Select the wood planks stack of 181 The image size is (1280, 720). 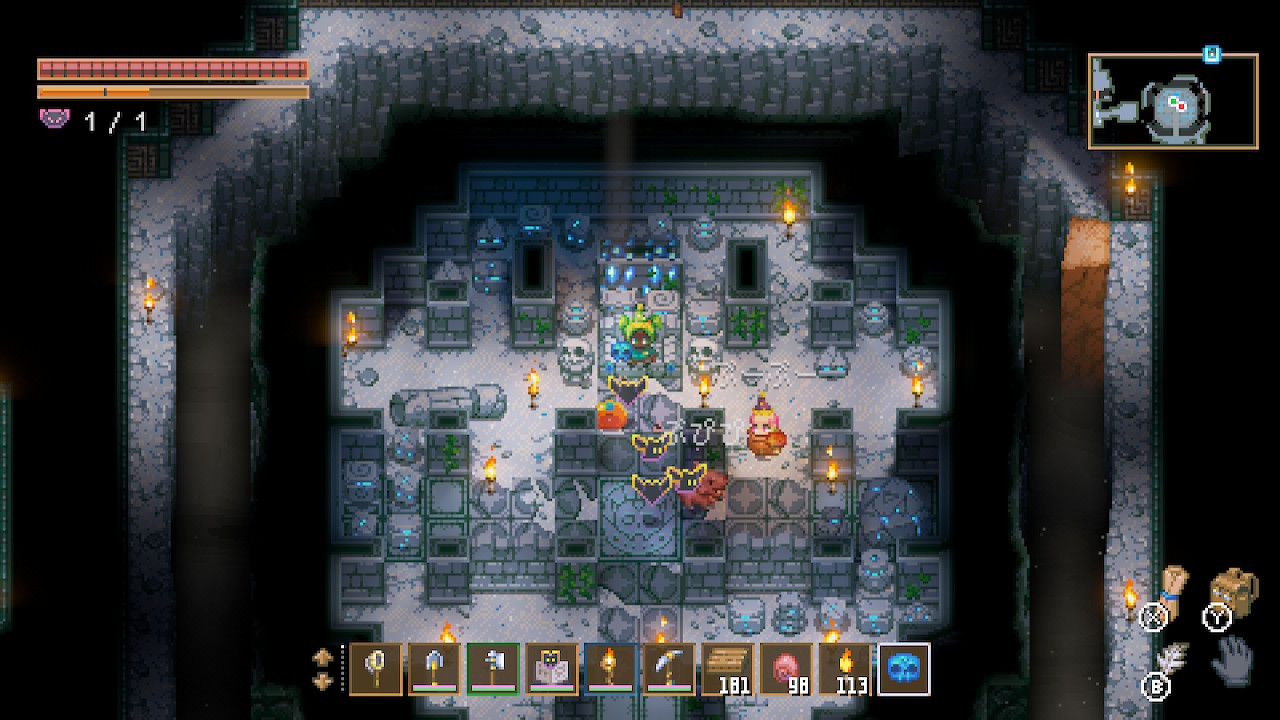(x=728, y=668)
